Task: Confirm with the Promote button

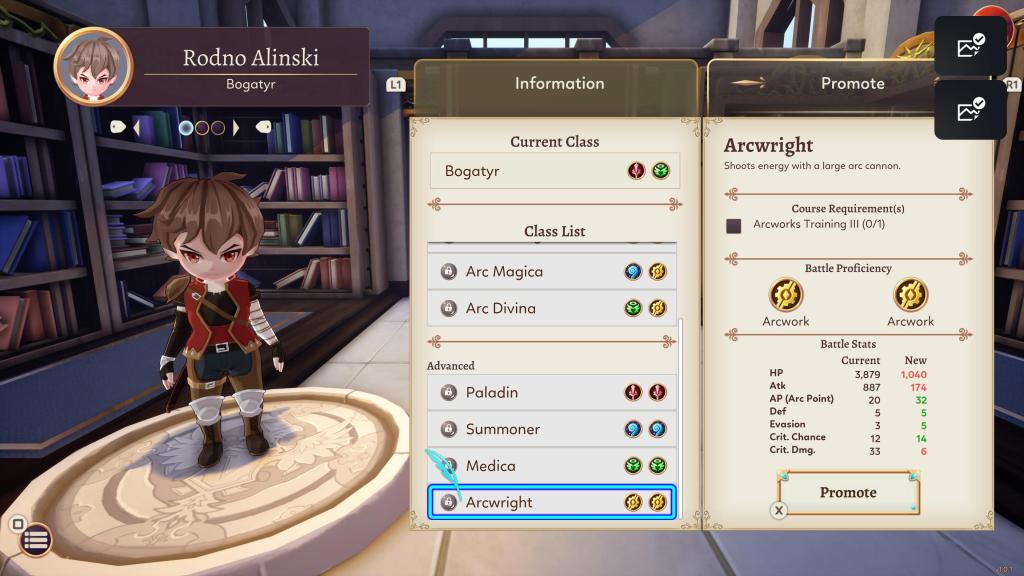Action: [x=848, y=493]
